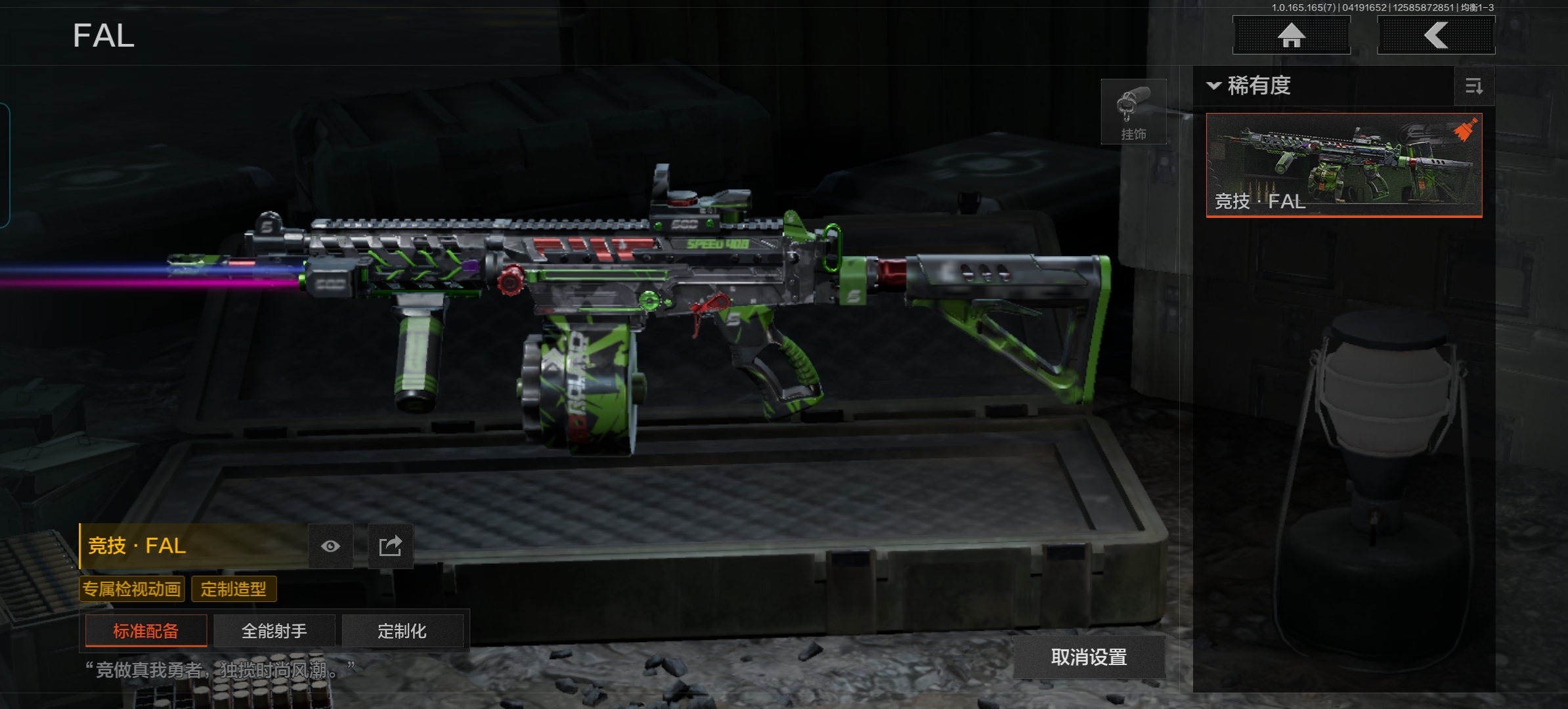
Task: Toggle the eye preview icon
Action: 330,546
